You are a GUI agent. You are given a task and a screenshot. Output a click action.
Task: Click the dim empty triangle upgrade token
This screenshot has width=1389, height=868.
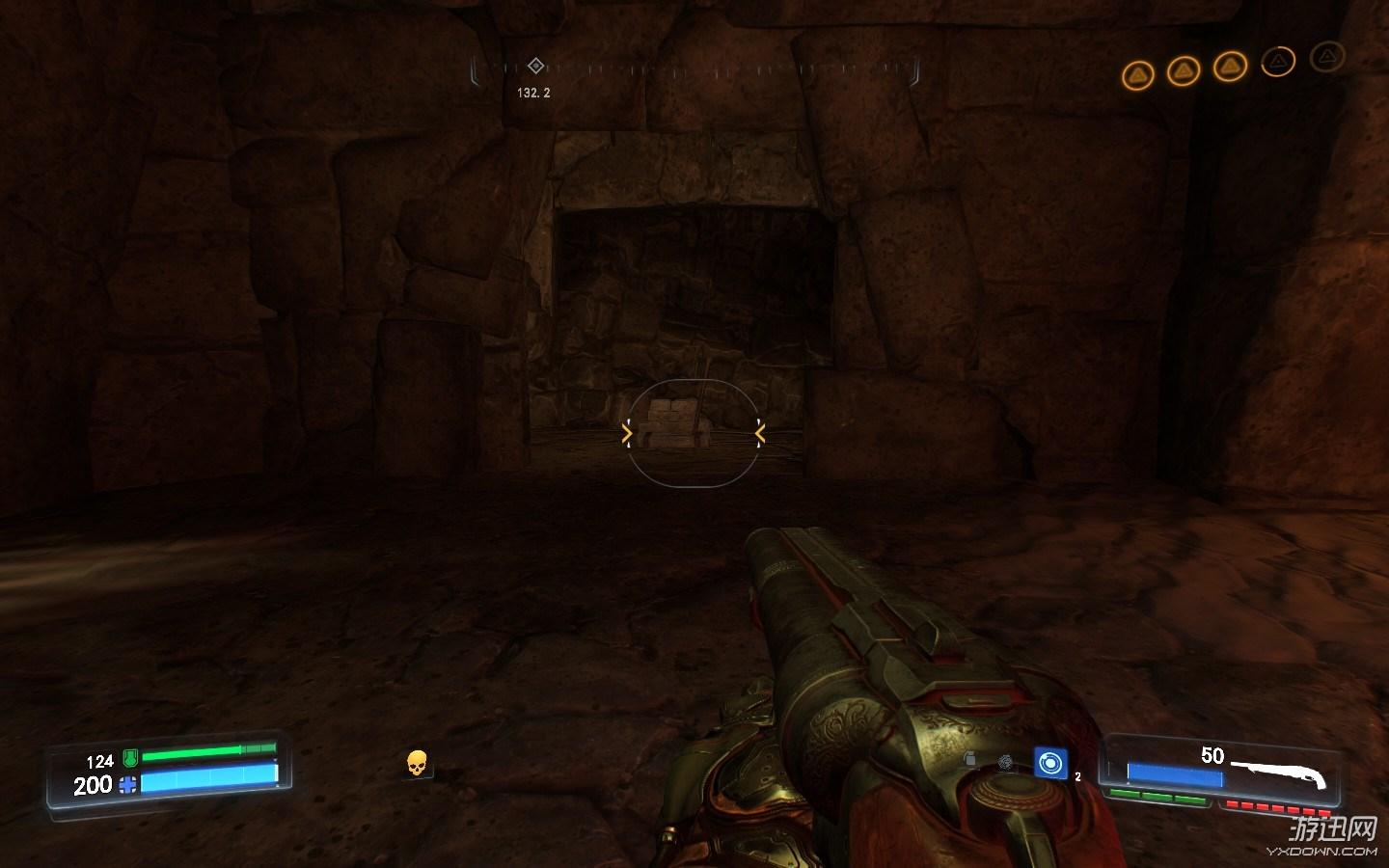click(x=1327, y=56)
